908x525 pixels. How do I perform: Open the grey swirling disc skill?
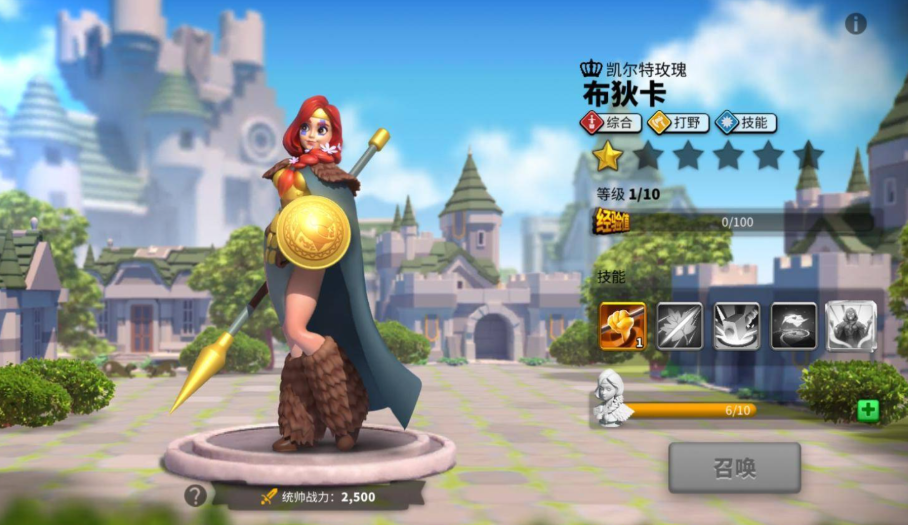(x=793, y=326)
